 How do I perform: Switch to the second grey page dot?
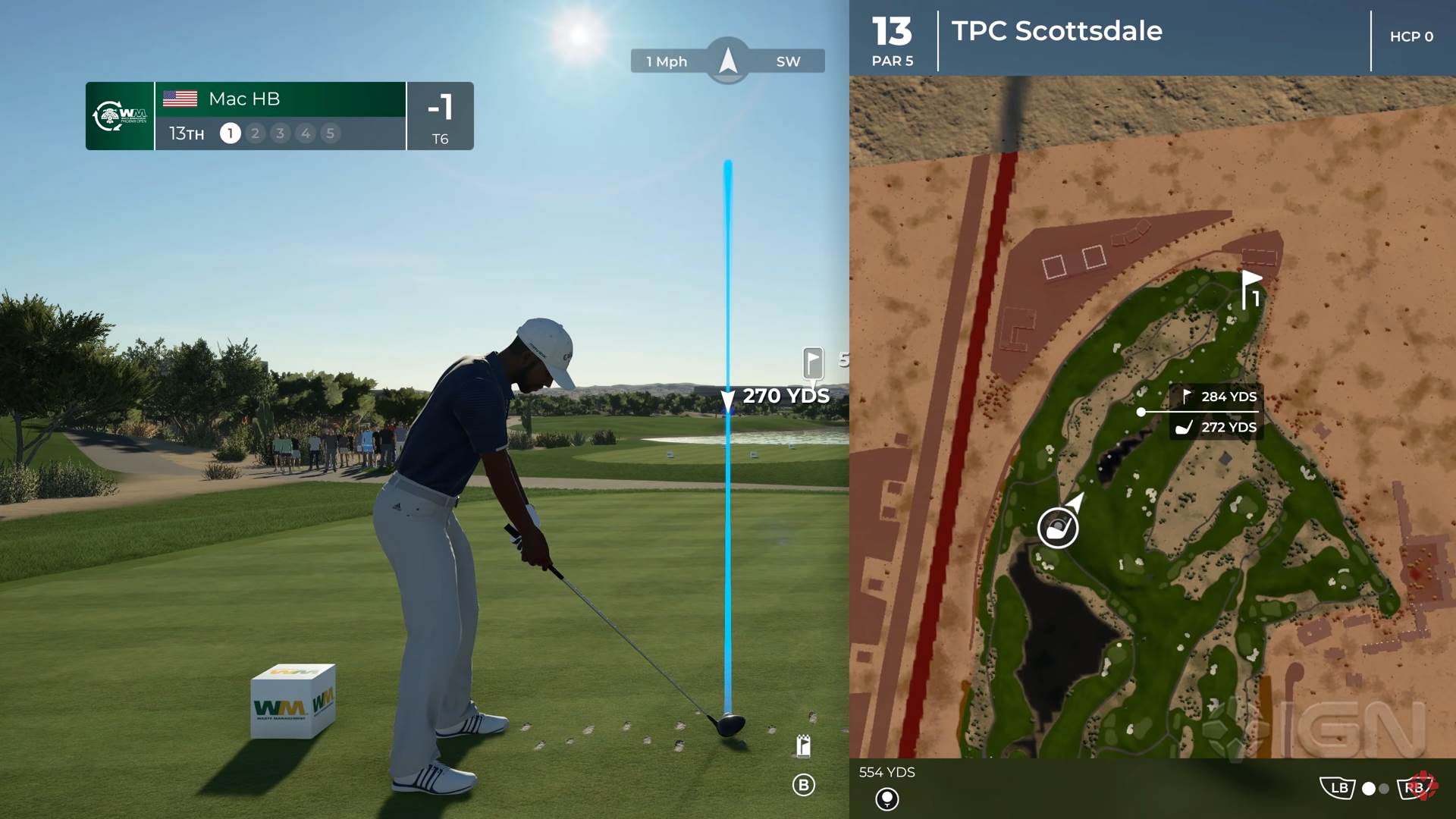point(1384,789)
